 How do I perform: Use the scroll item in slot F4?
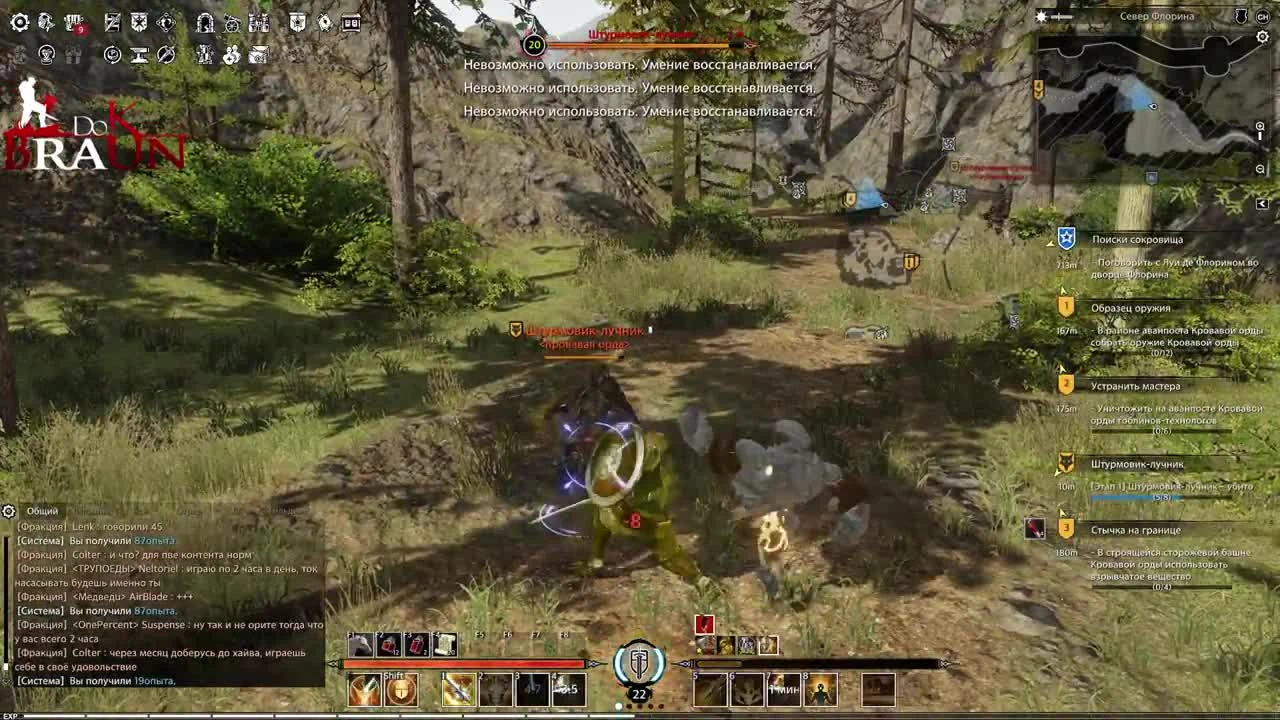[445, 644]
